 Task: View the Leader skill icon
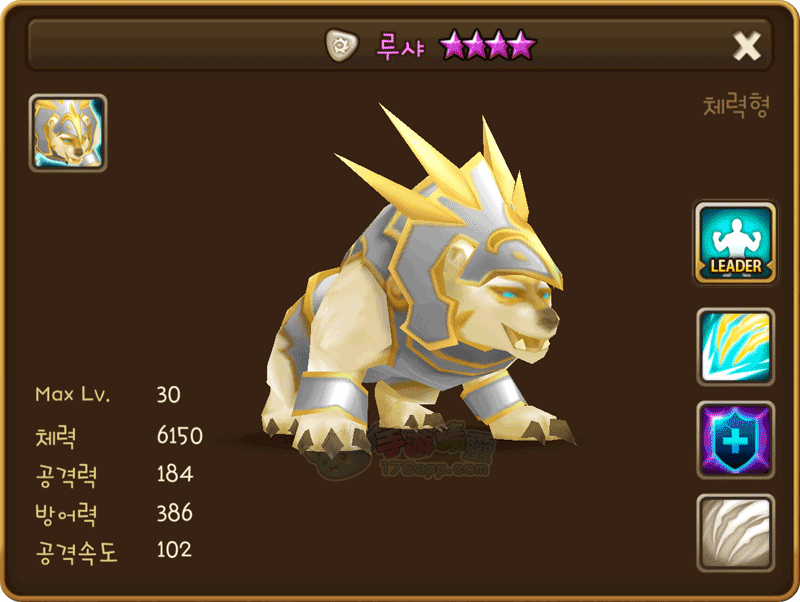(736, 243)
